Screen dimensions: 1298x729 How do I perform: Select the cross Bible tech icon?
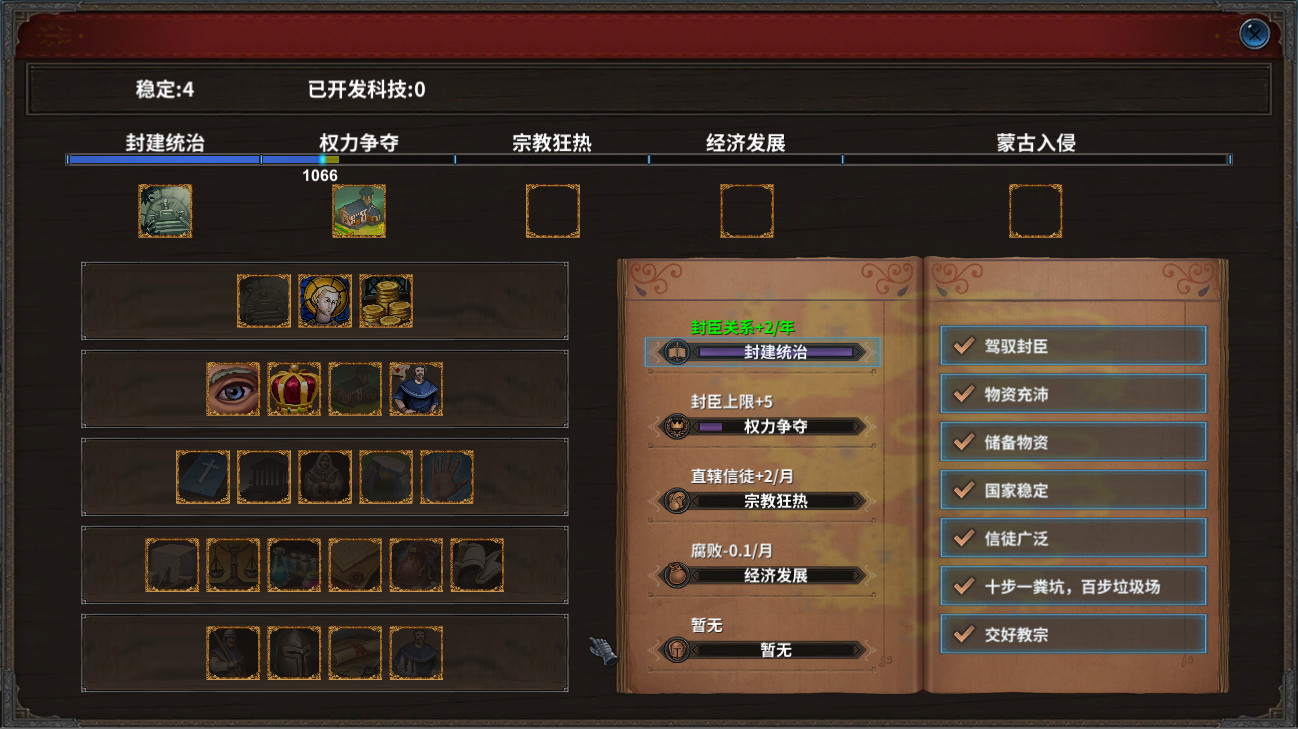(202, 478)
